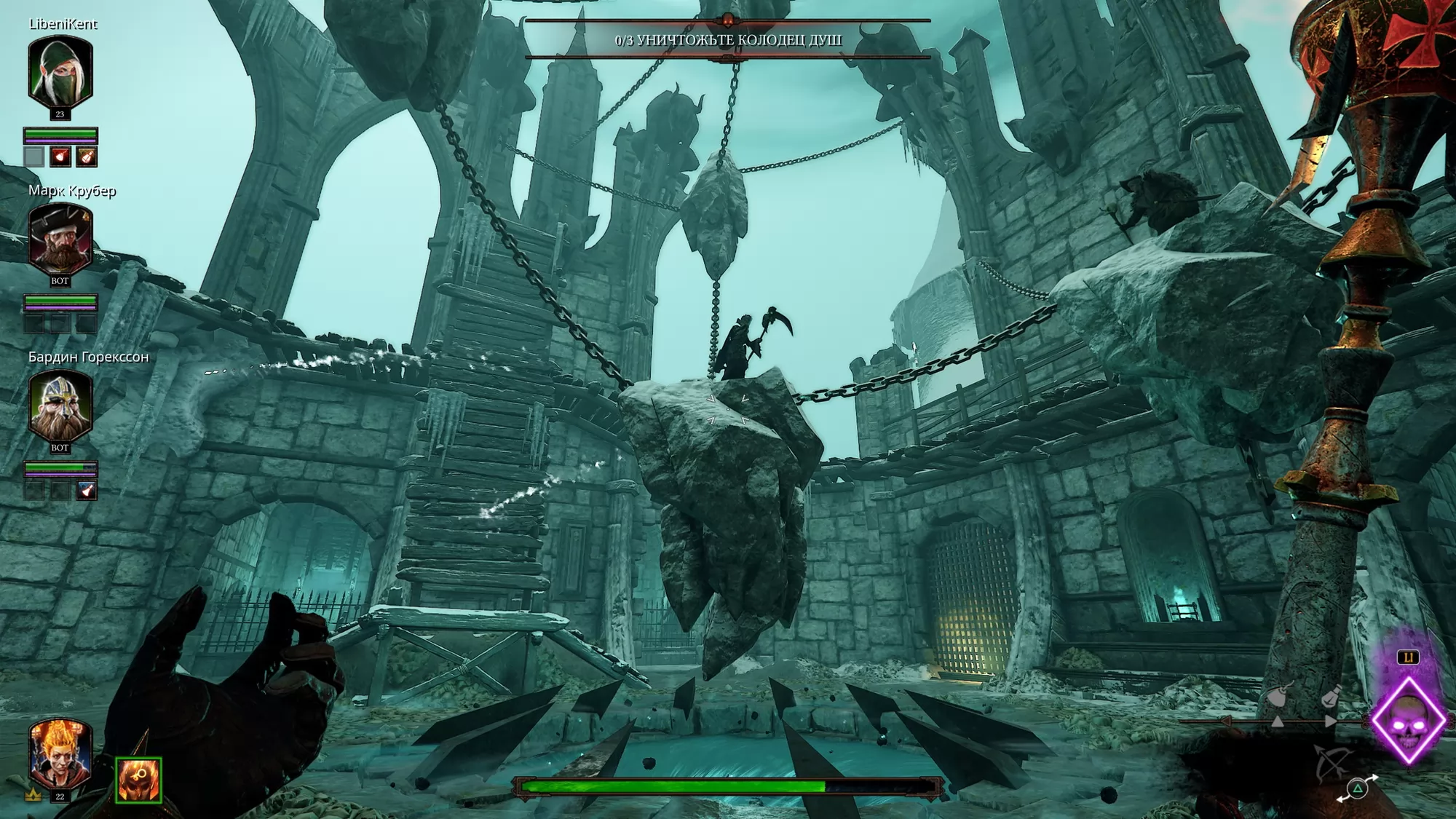Click LibeniKent's red bomb item icon

click(60, 157)
